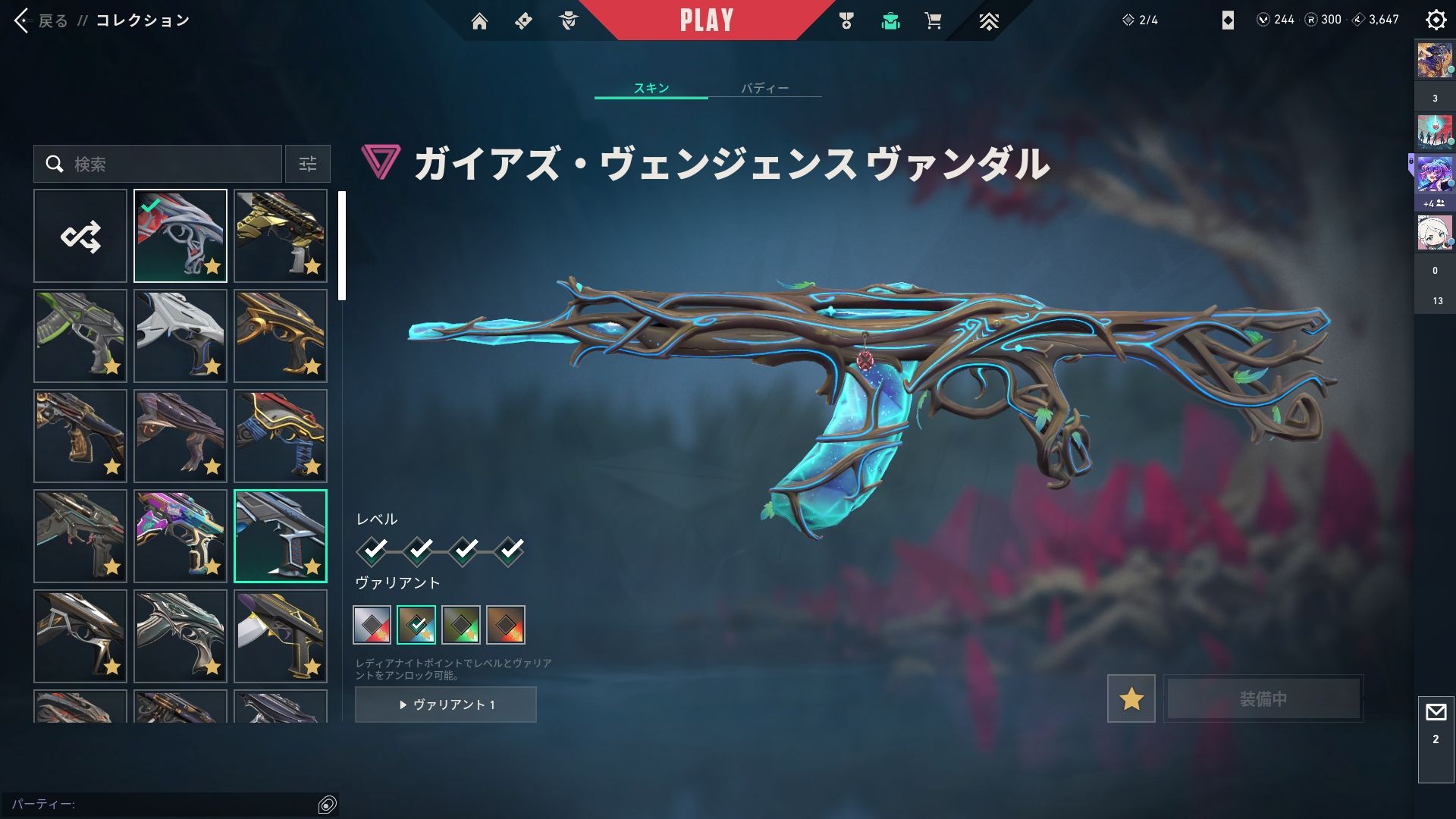Choose the green variant swatch

coord(461,625)
